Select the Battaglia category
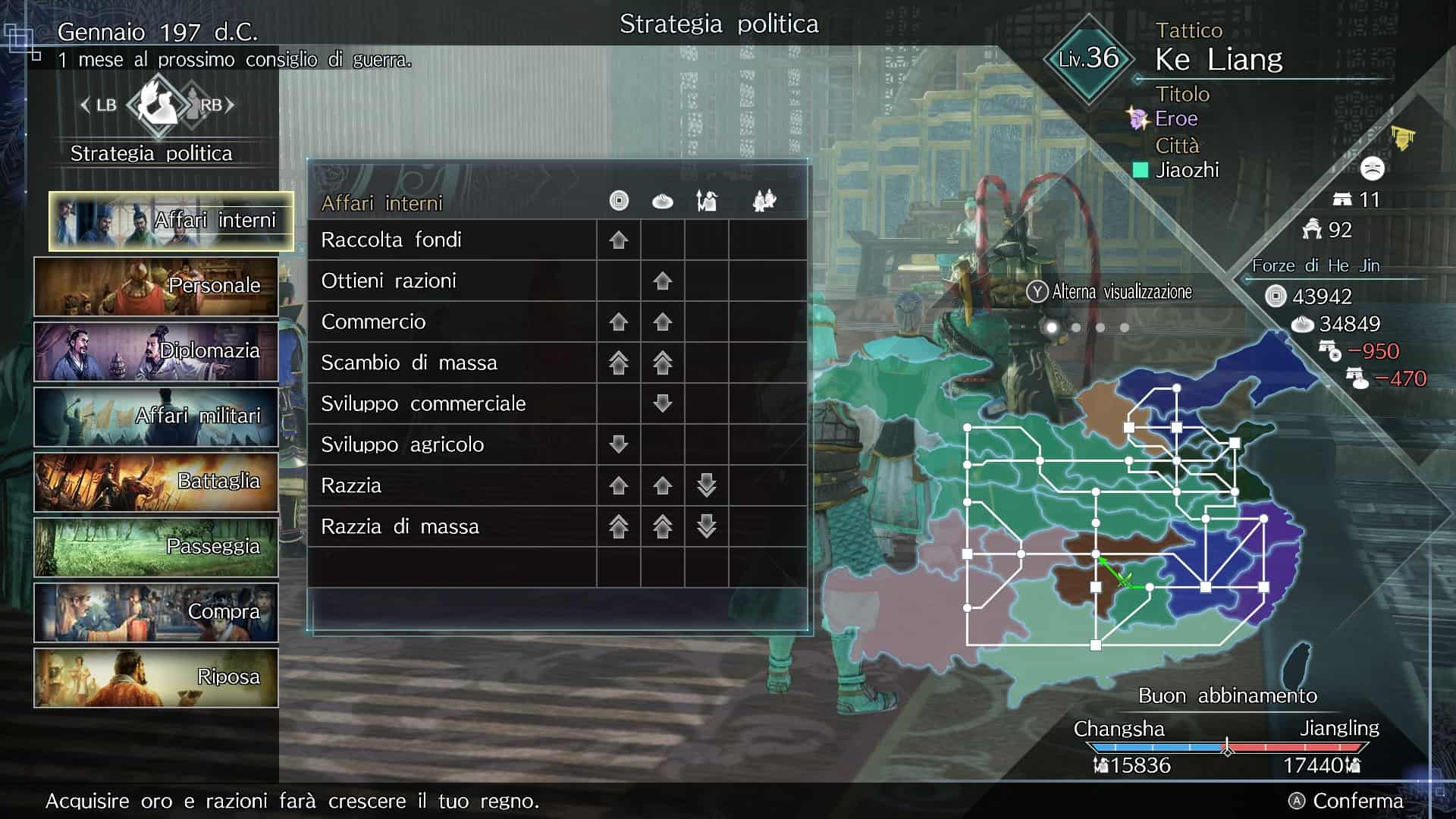The width and height of the screenshot is (1456, 819). click(x=156, y=482)
